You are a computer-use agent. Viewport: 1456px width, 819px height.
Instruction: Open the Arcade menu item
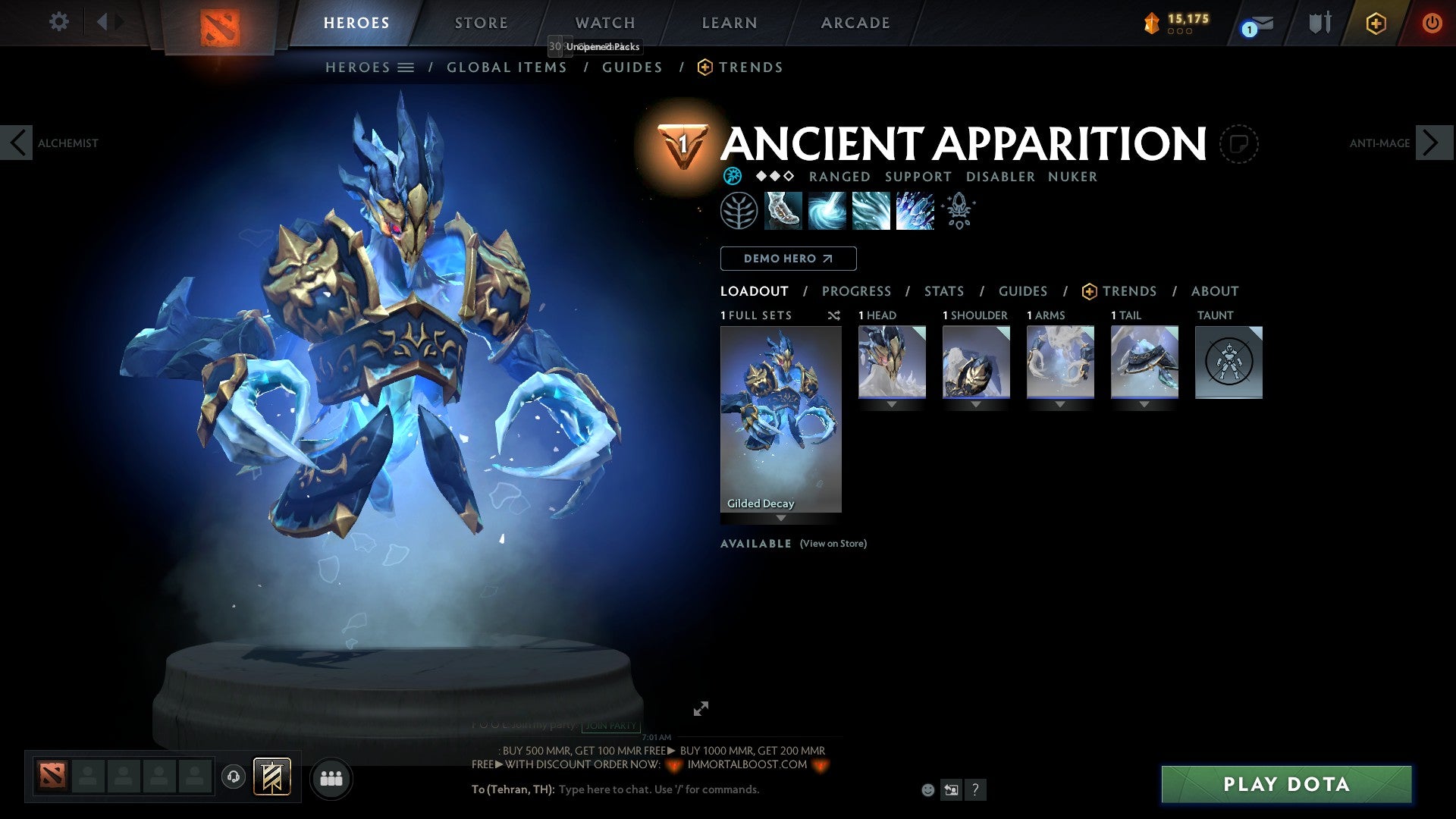click(x=855, y=22)
